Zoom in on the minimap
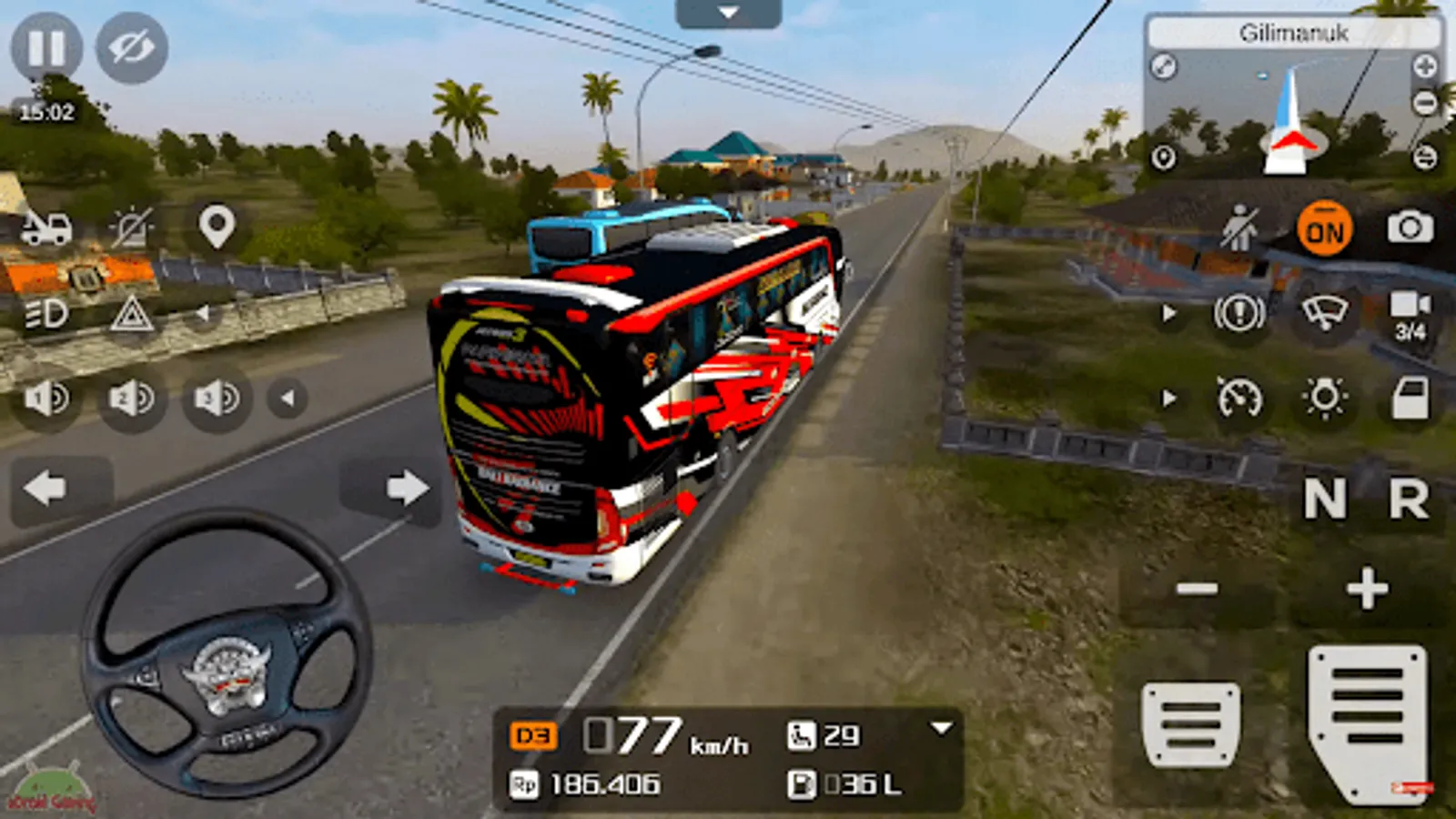Image resolution: width=1456 pixels, height=819 pixels. [1425, 66]
